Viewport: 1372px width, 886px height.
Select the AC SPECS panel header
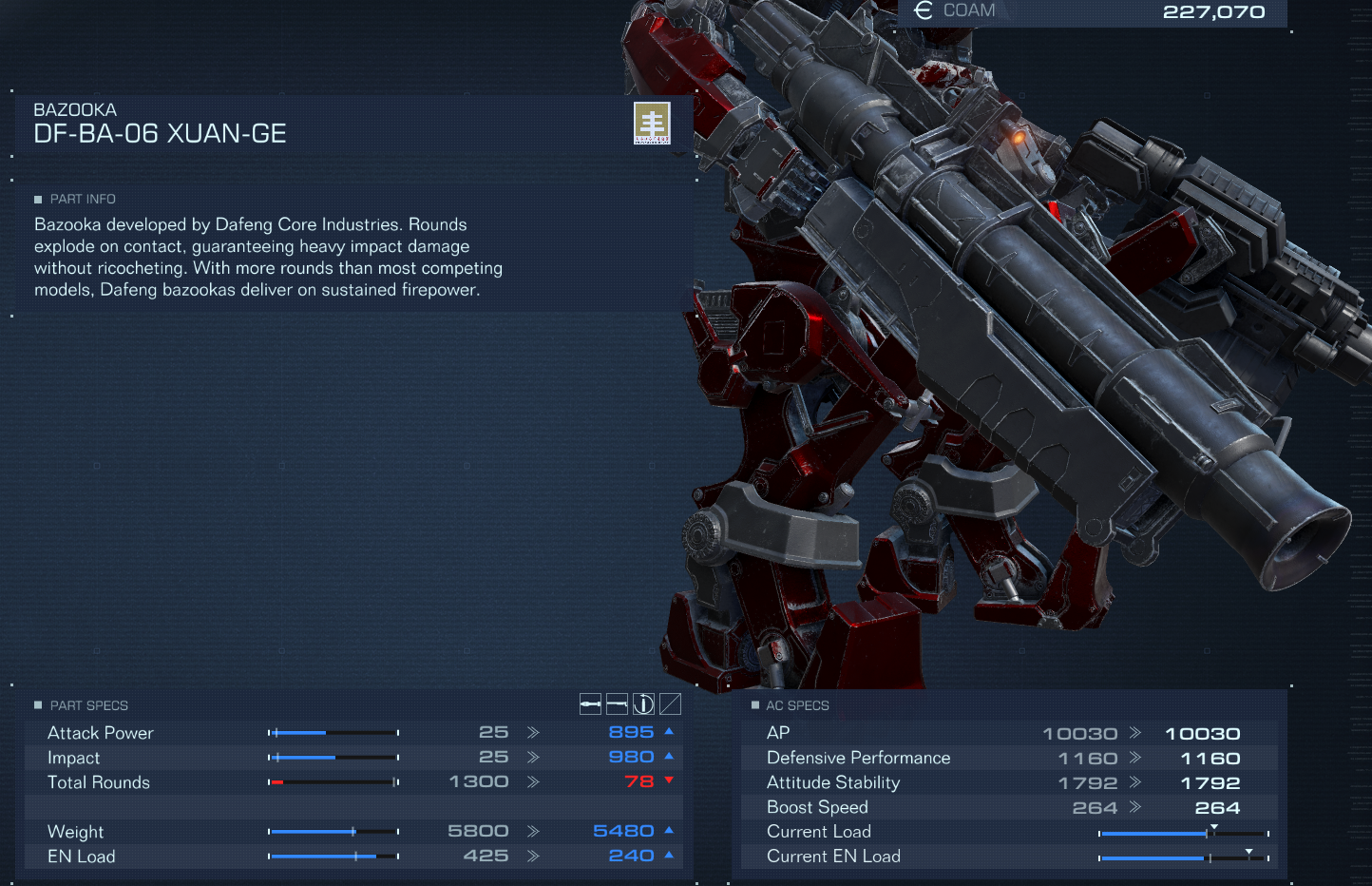coord(797,704)
